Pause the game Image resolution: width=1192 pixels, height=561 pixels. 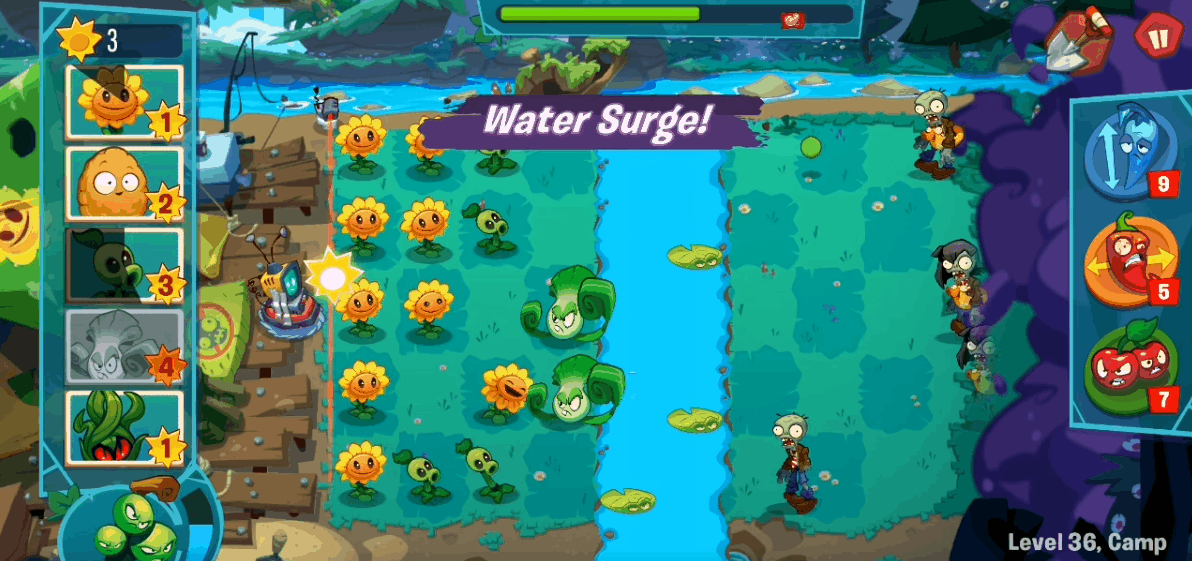[x=1158, y=36]
